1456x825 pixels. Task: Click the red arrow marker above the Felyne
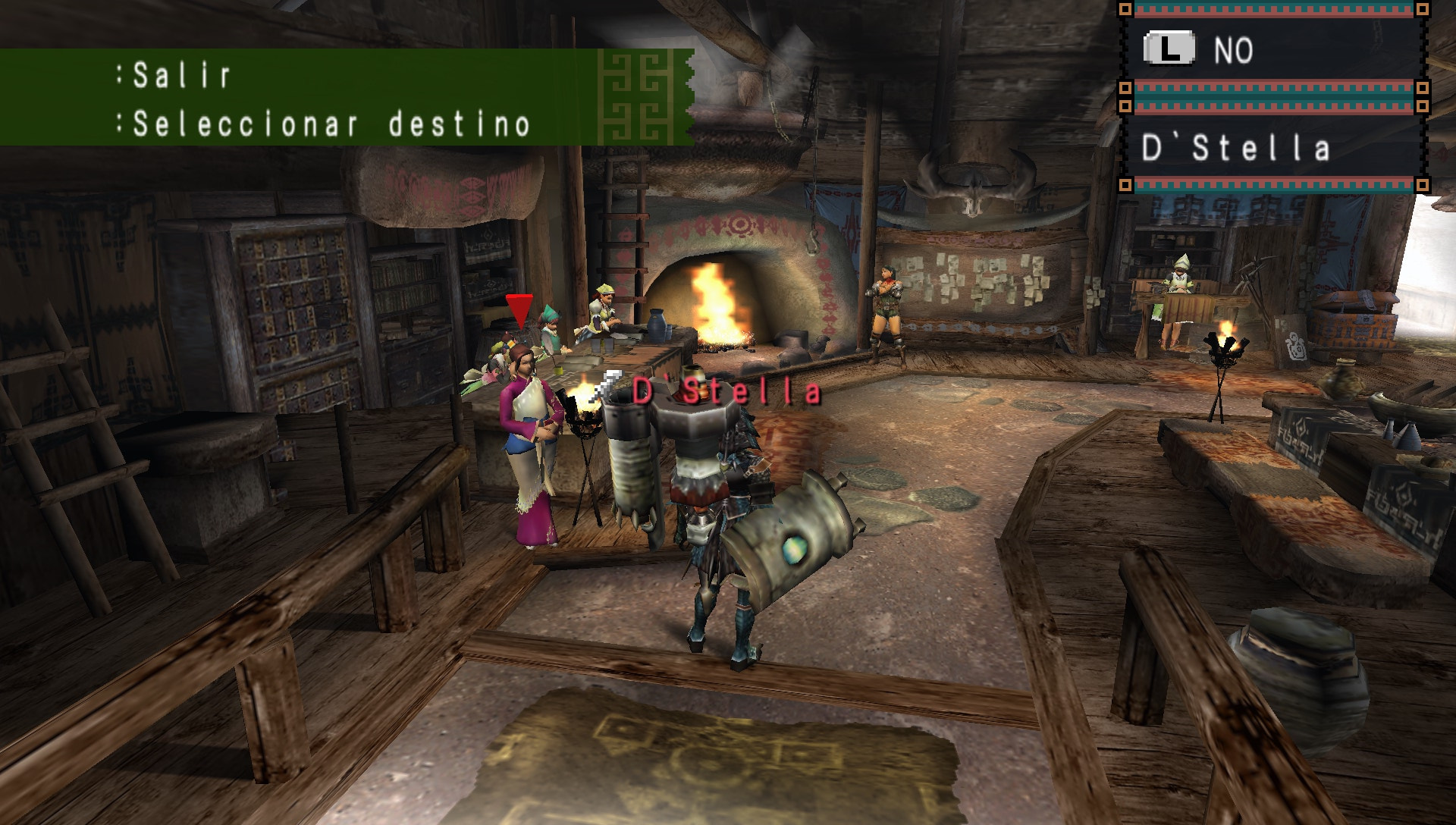pos(519,311)
